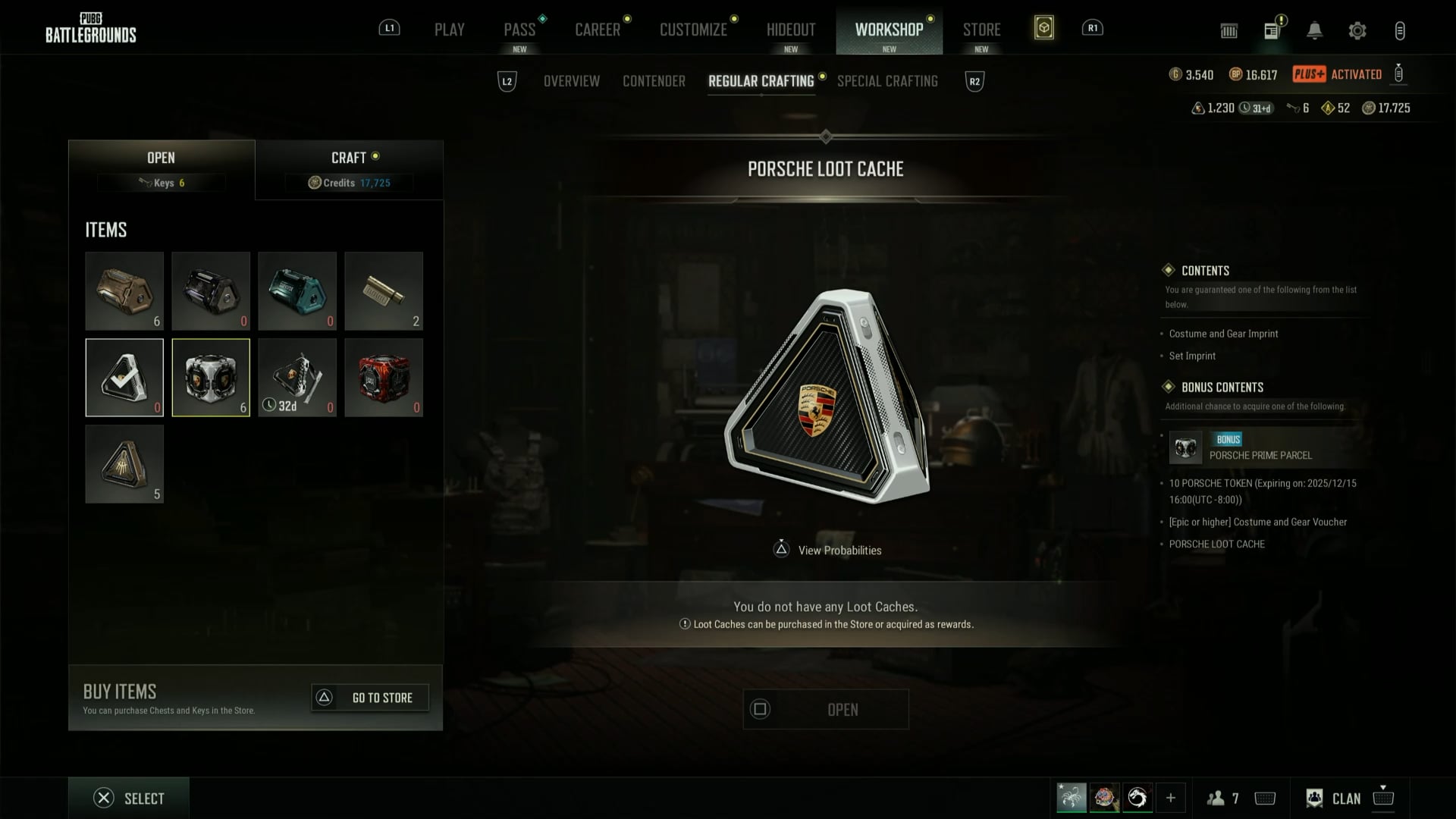The height and width of the screenshot is (819, 1456).
Task: Visit the STORE from top navigation
Action: pos(981,30)
